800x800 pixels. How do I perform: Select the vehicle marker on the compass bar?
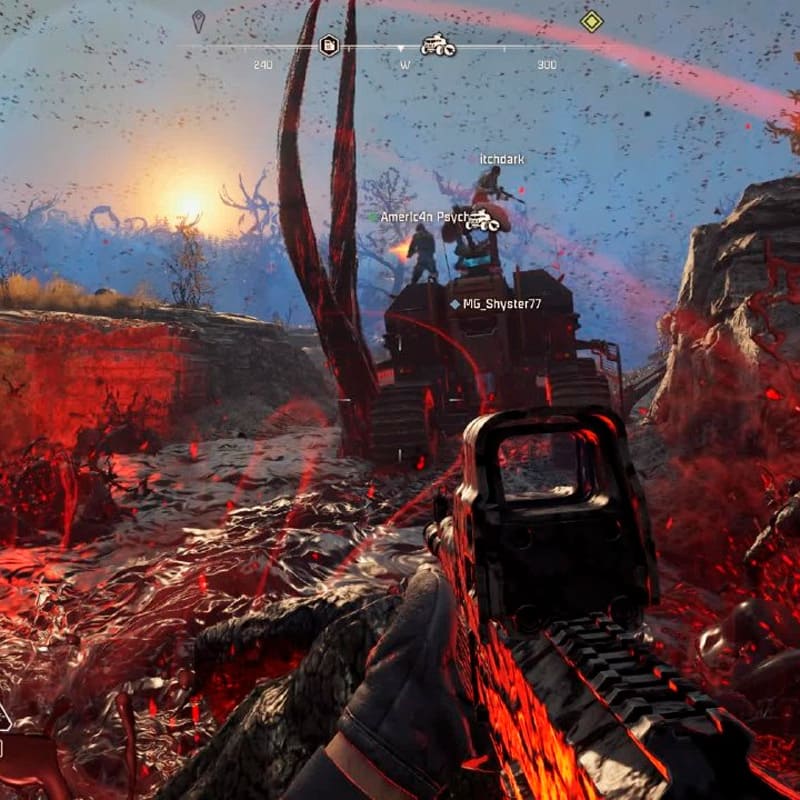click(437, 45)
